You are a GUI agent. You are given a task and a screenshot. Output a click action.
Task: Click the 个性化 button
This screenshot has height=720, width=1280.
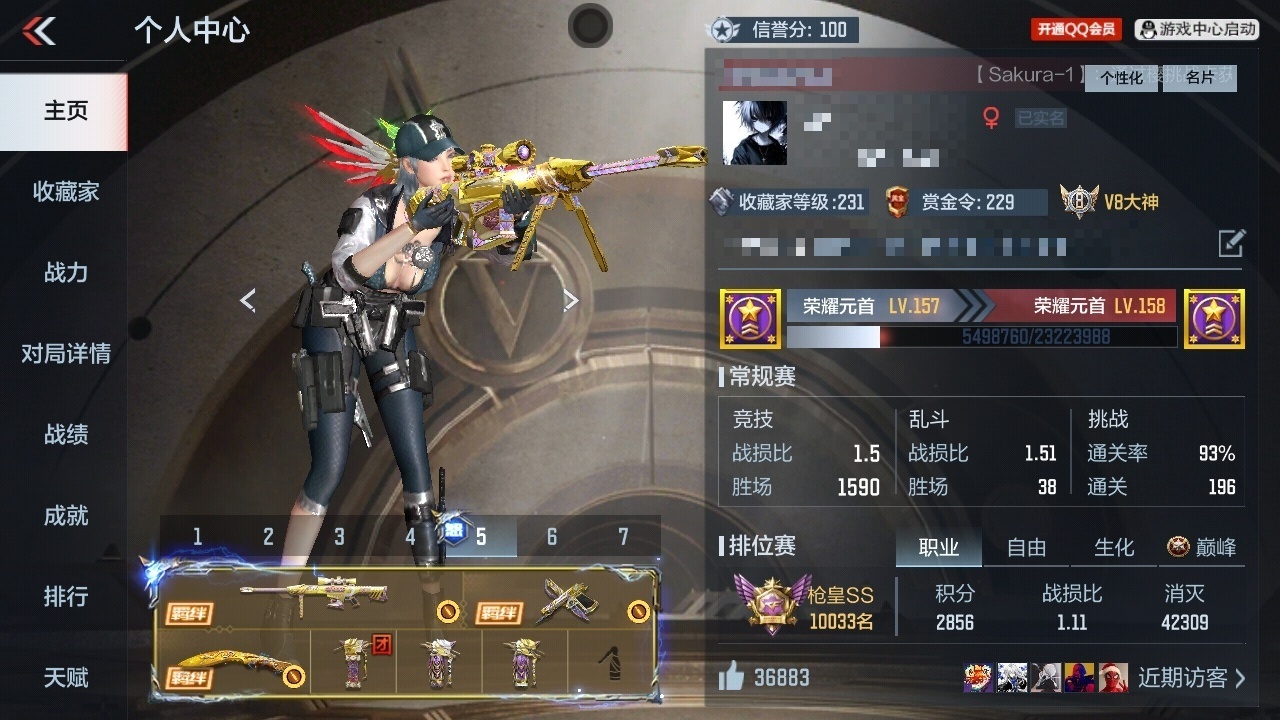pyautogui.click(x=1121, y=78)
